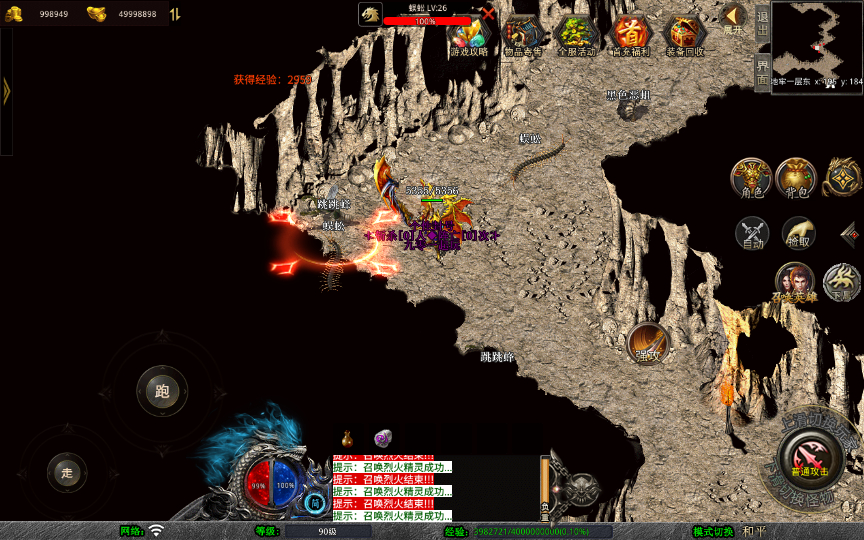This screenshot has width=864, height=540.
Task: Open the 角色 character panel
Action: [x=750, y=177]
